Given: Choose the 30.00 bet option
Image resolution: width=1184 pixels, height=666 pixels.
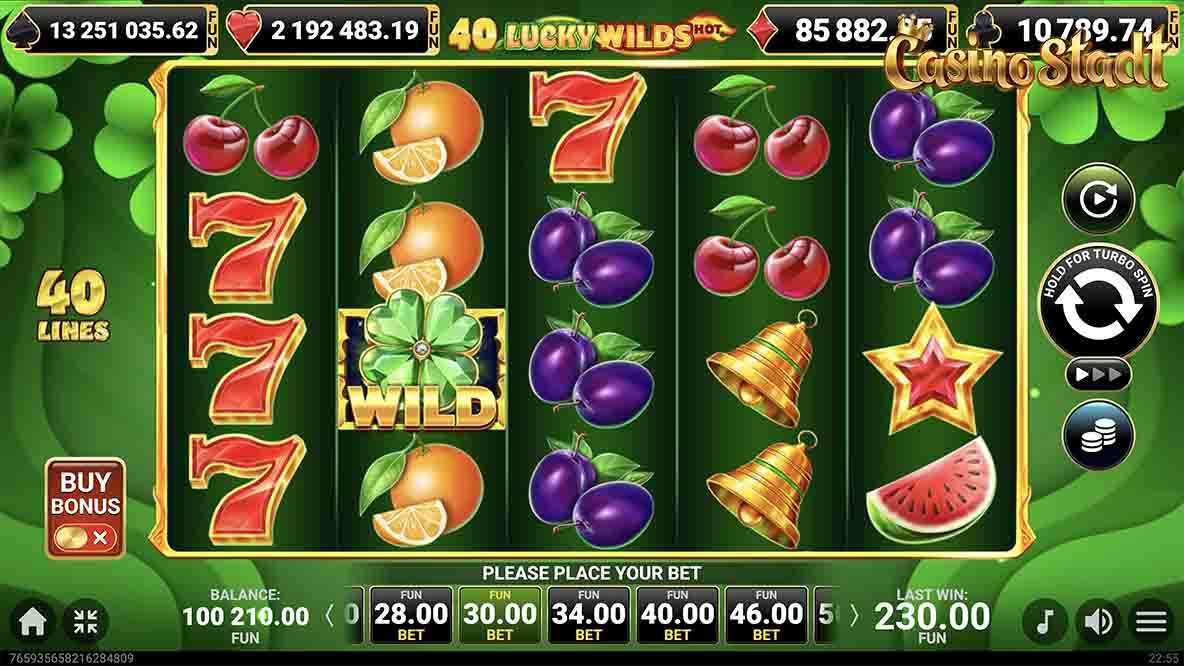Looking at the screenshot, I should pos(499,615).
